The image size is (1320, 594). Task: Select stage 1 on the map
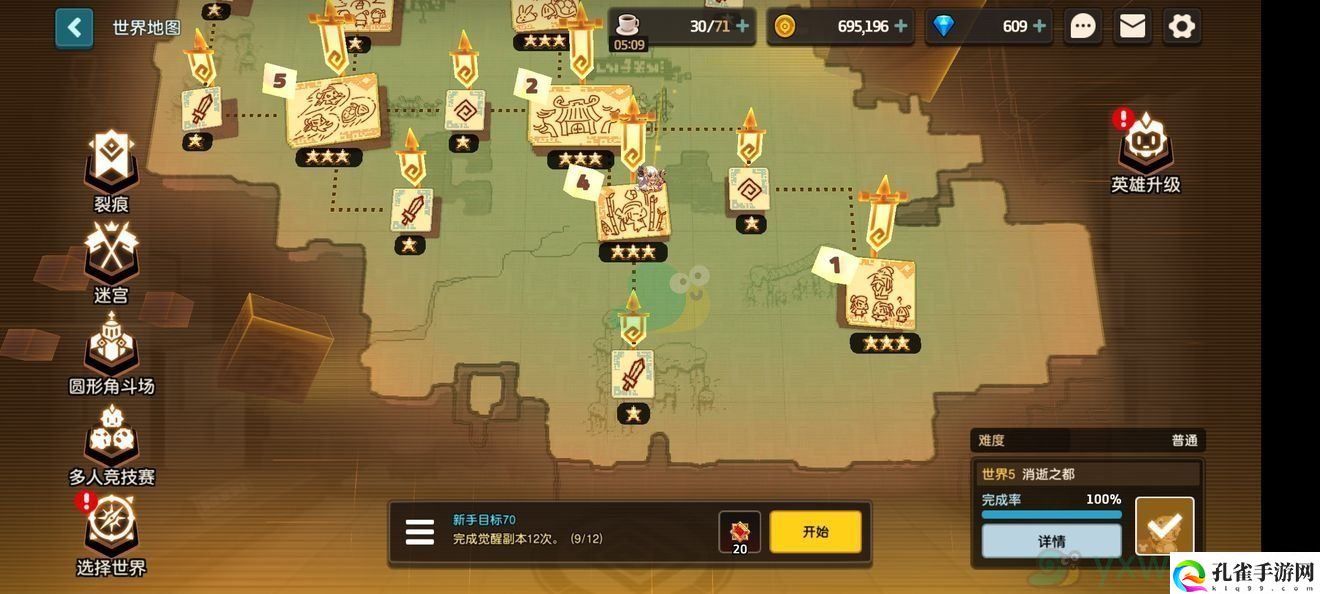pos(880,295)
